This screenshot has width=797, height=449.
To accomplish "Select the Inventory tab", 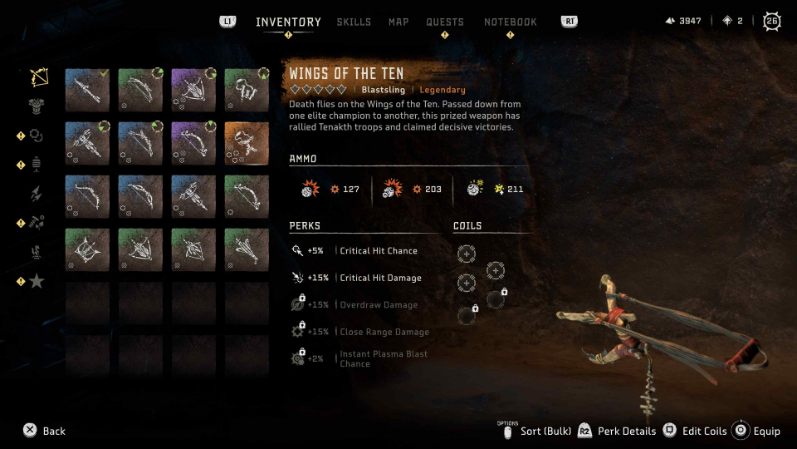I will pyautogui.click(x=288, y=22).
